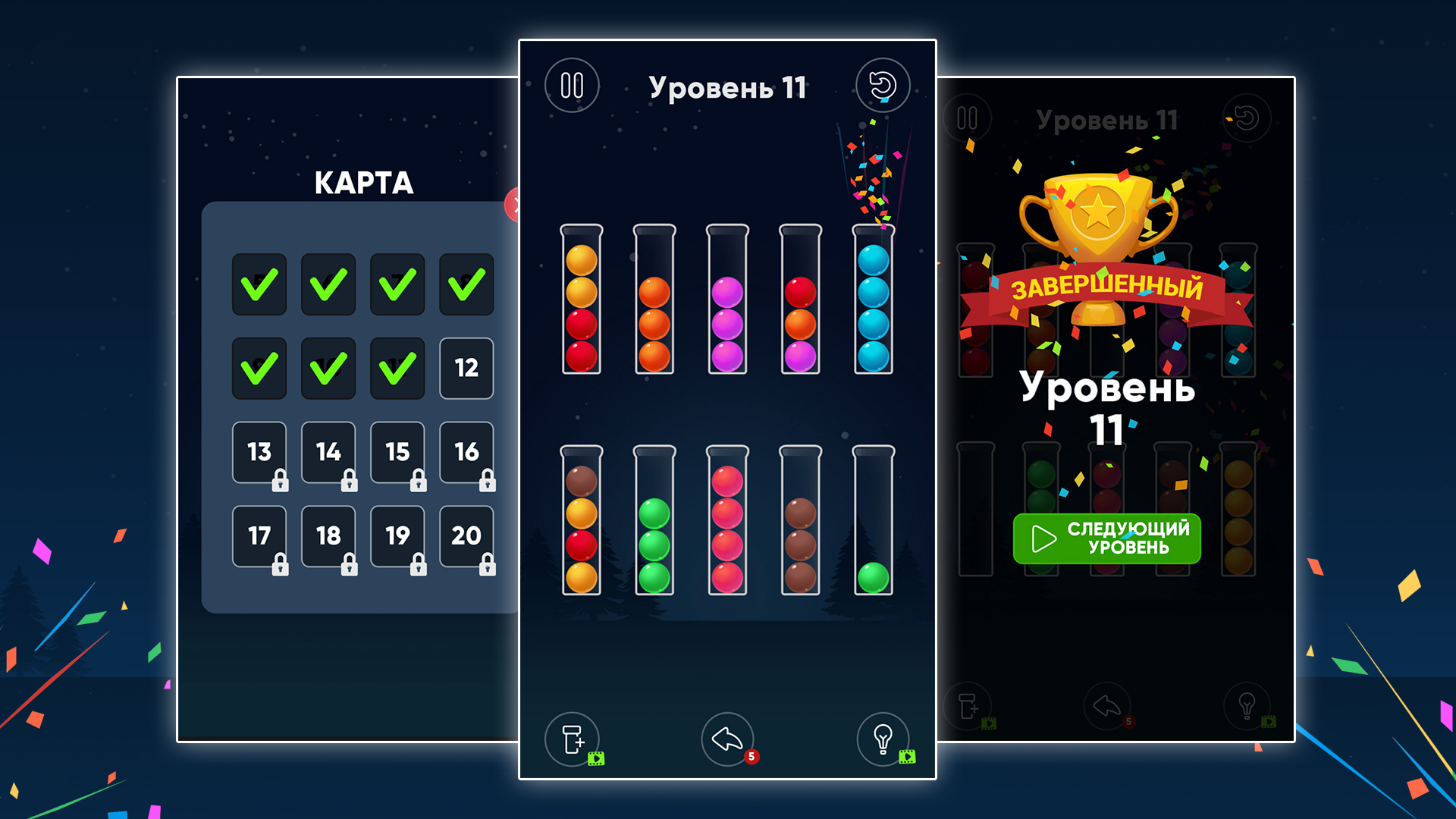Viewport: 1456px width, 819px height.
Task: Undo the last move with the arrow icon
Action: click(x=726, y=739)
